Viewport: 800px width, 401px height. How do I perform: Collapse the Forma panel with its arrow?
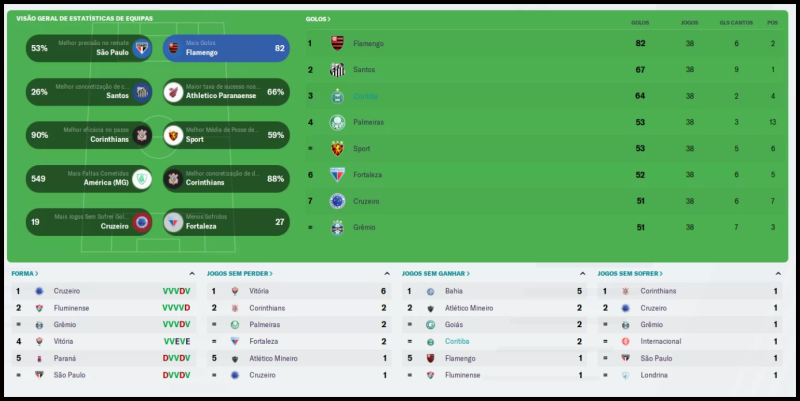(x=191, y=273)
